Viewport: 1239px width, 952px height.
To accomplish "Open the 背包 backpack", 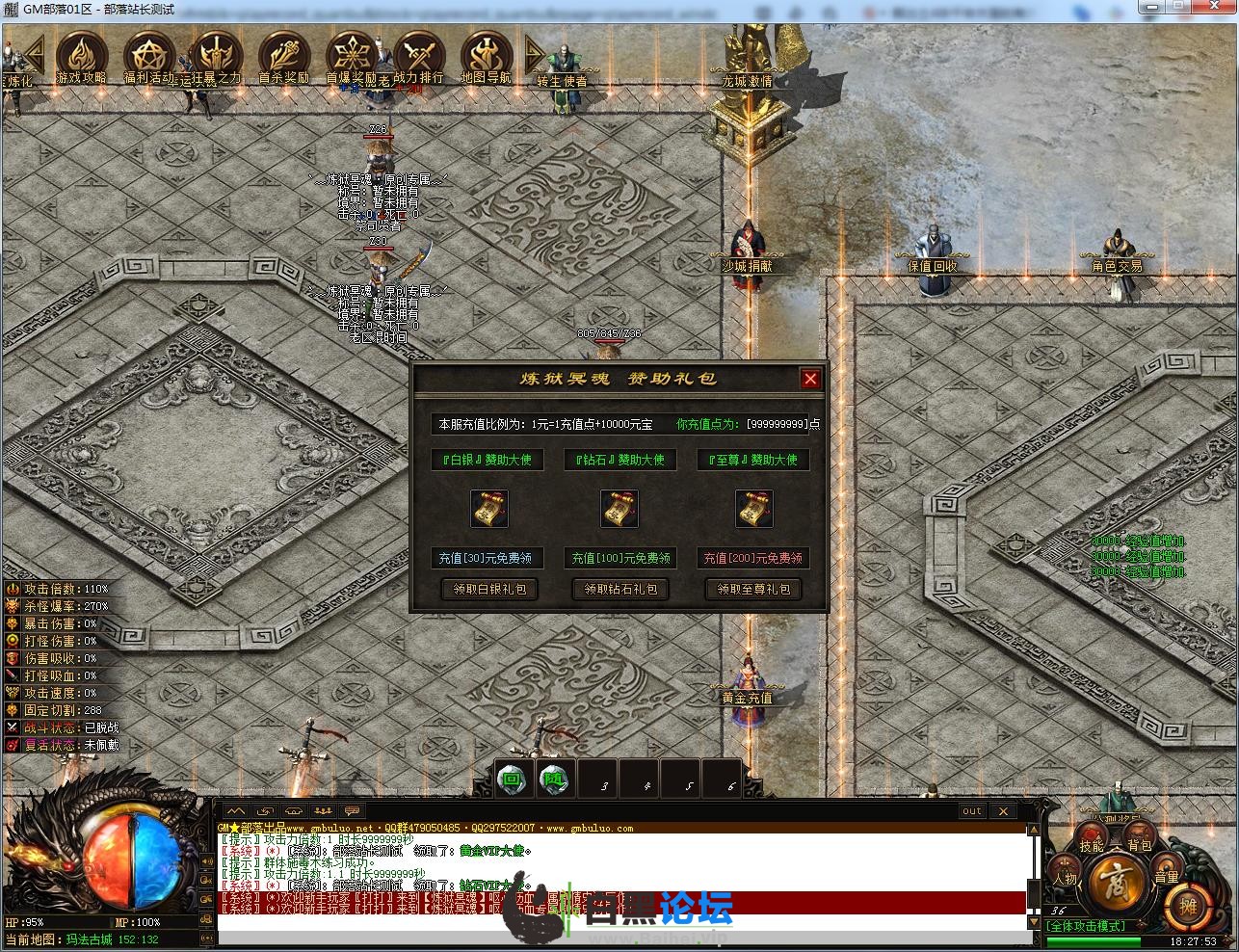I will [1140, 845].
